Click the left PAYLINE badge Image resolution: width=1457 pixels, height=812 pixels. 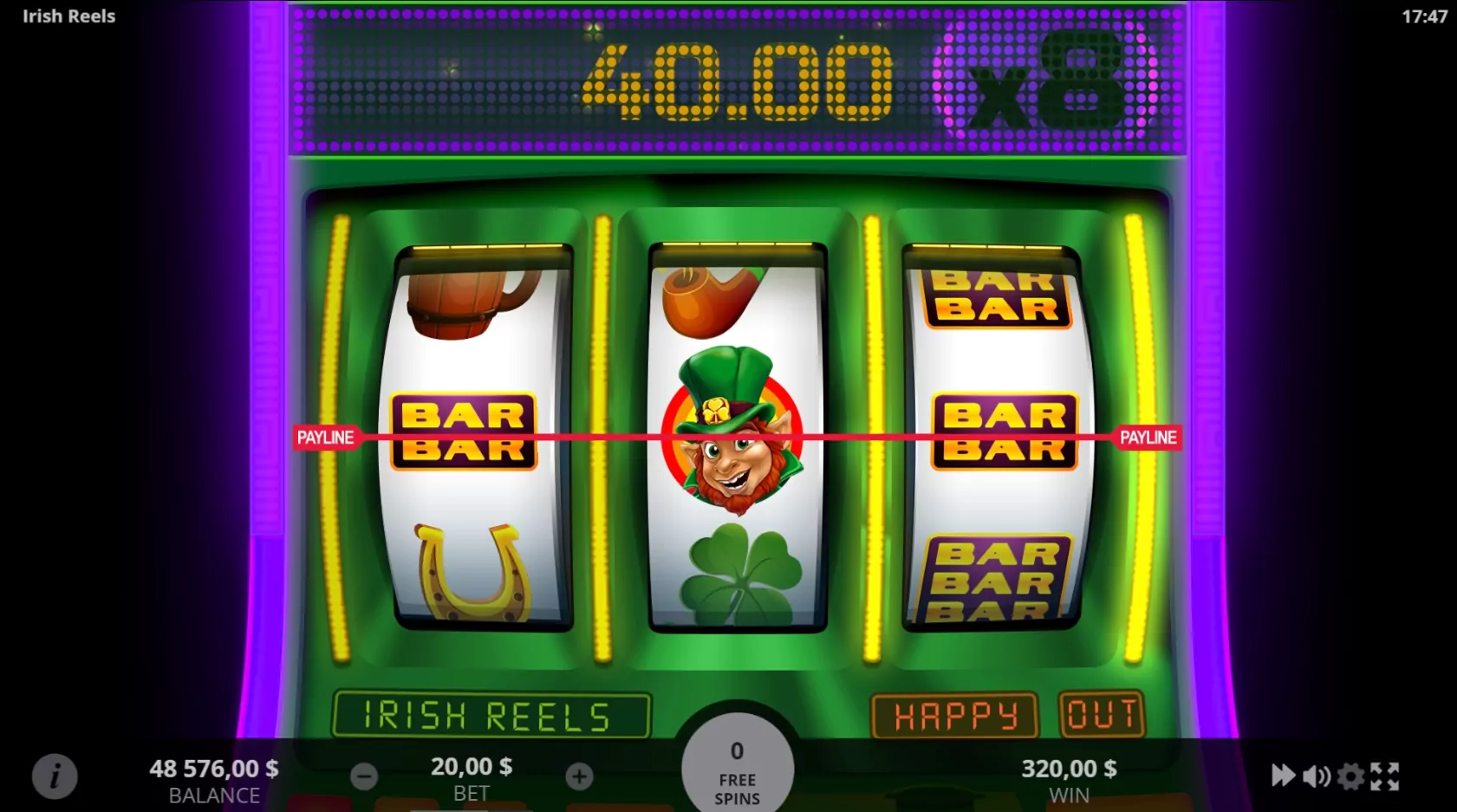(x=327, y=437)
